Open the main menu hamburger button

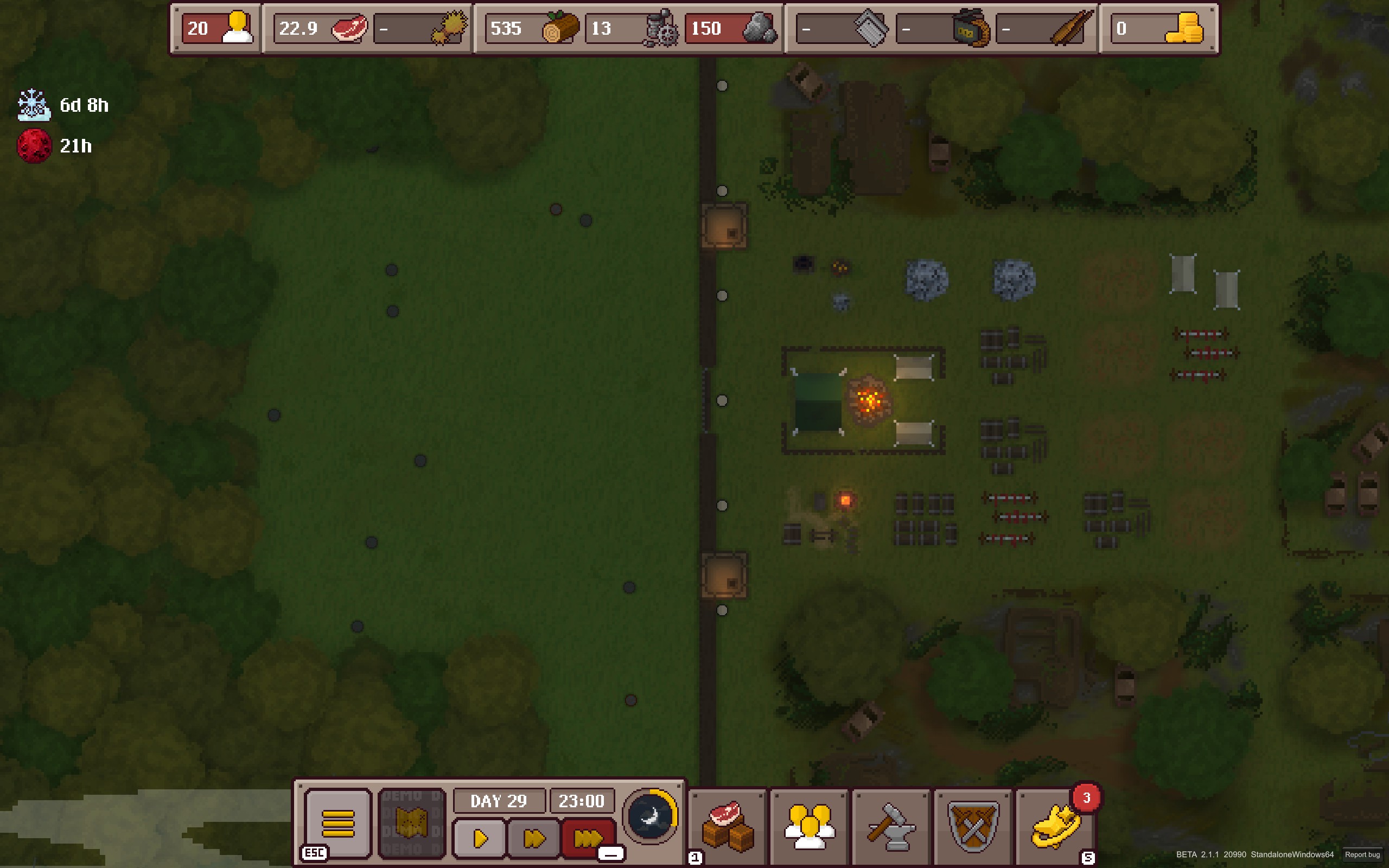point(337,823)
